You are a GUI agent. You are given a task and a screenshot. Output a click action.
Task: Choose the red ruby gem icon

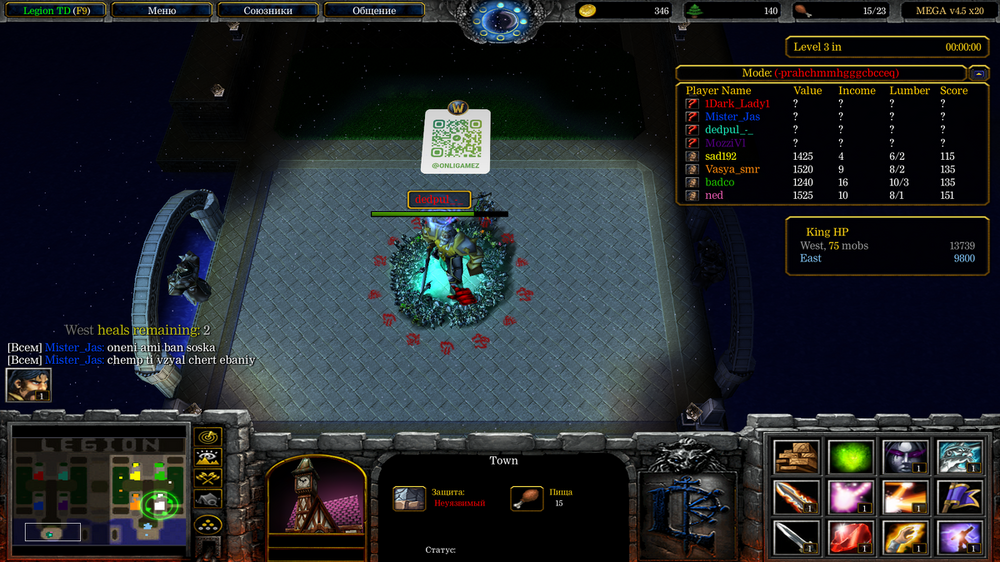[x=851, y=536]
